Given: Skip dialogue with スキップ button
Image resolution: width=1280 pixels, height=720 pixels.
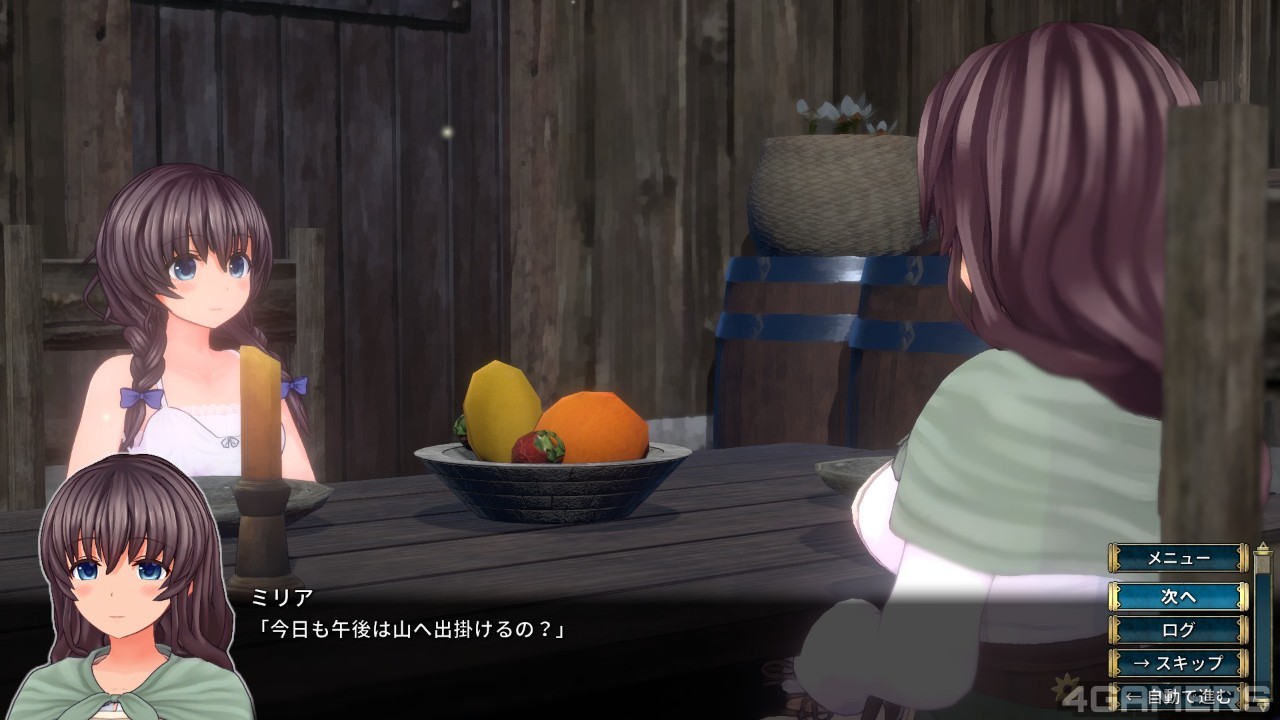Looking at the screenshot, I should tap(1178, 663).
